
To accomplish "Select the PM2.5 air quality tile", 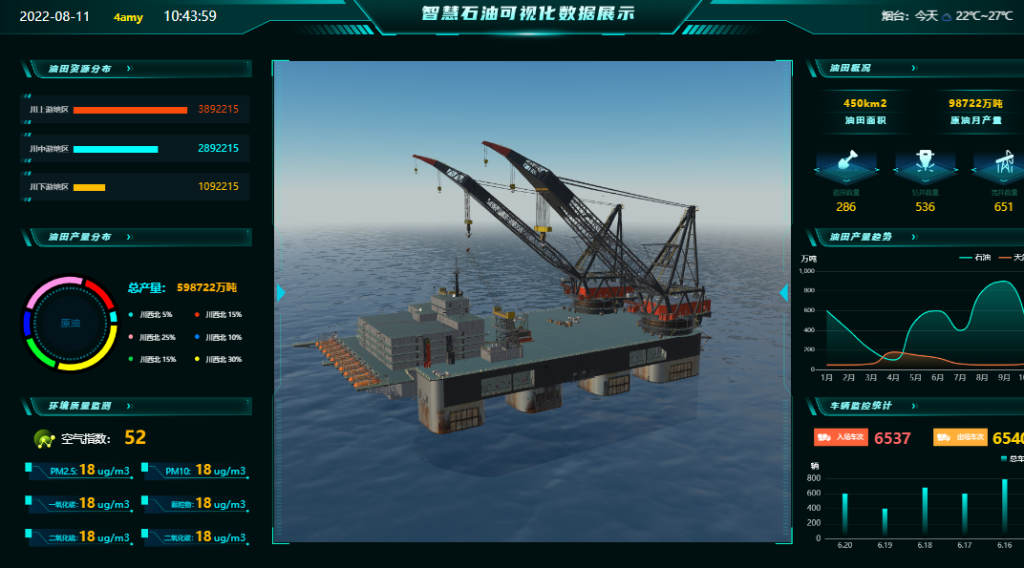I will [x=80, y=471].
